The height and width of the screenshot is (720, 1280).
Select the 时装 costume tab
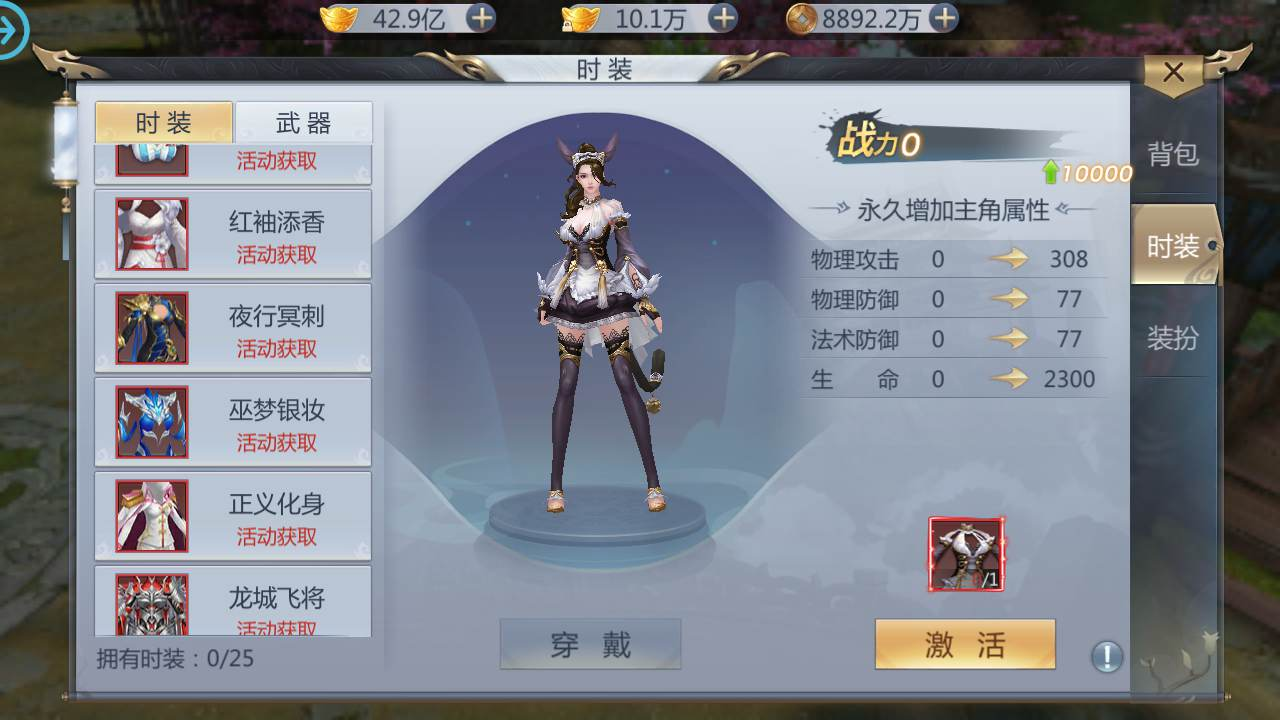click(x=164, y=123)
